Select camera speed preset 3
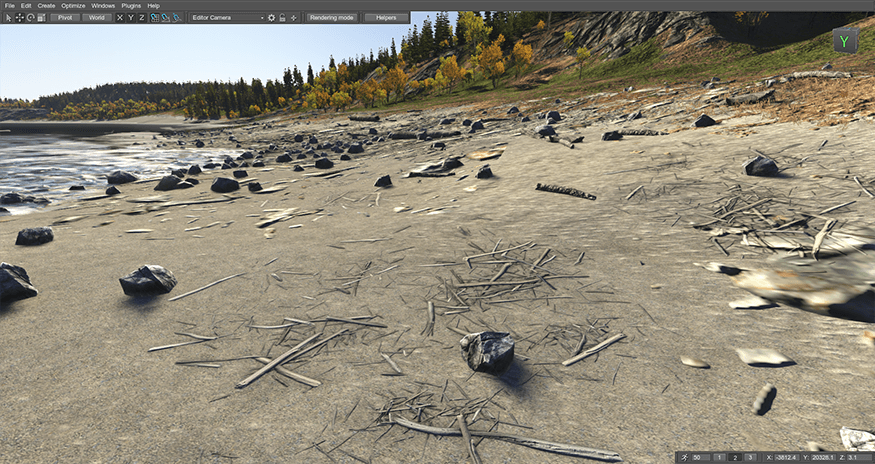 point(750,457)
